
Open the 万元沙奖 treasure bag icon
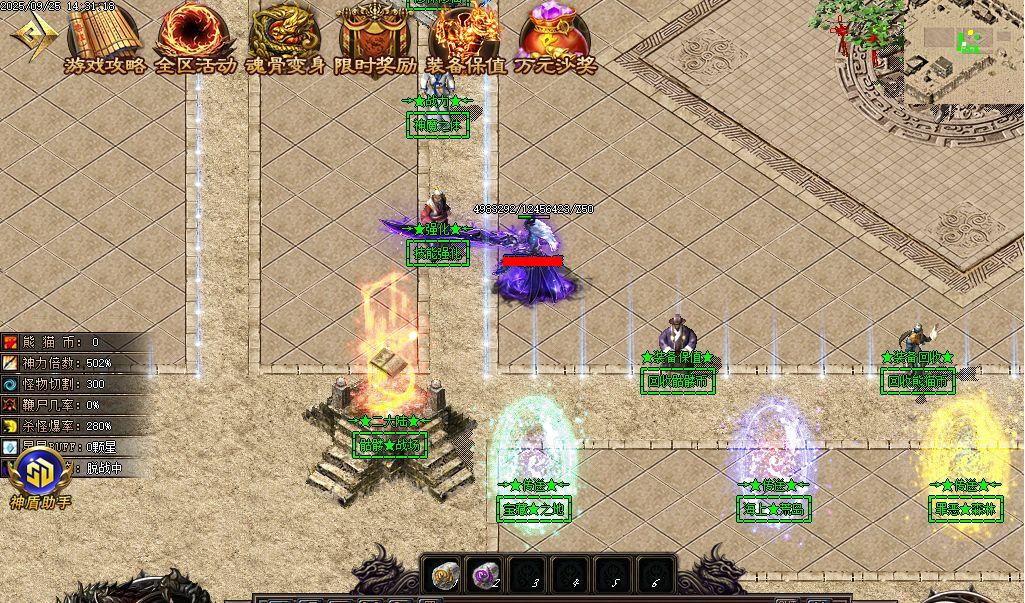tap(555, 38)
